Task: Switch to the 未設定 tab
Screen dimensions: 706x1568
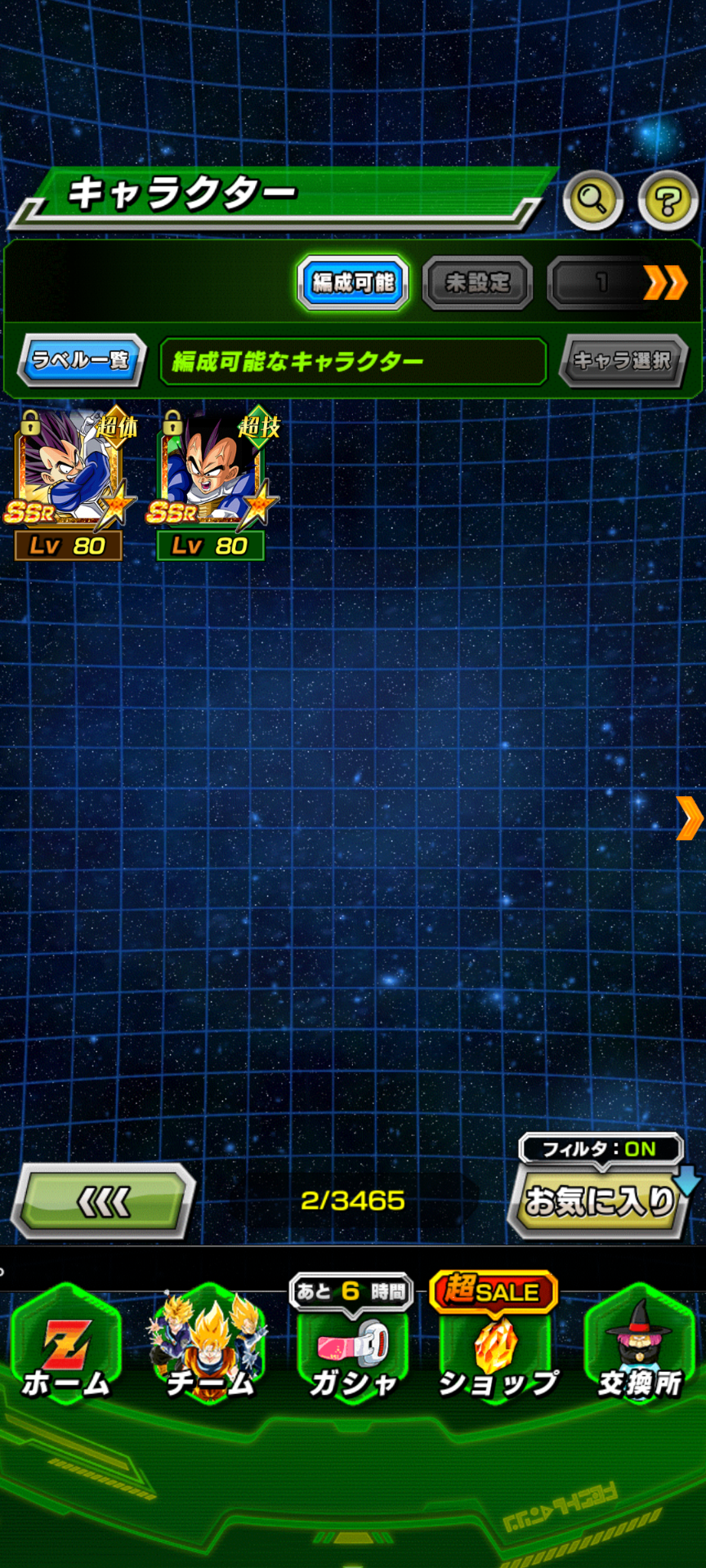Action: (x=477, y=283)
